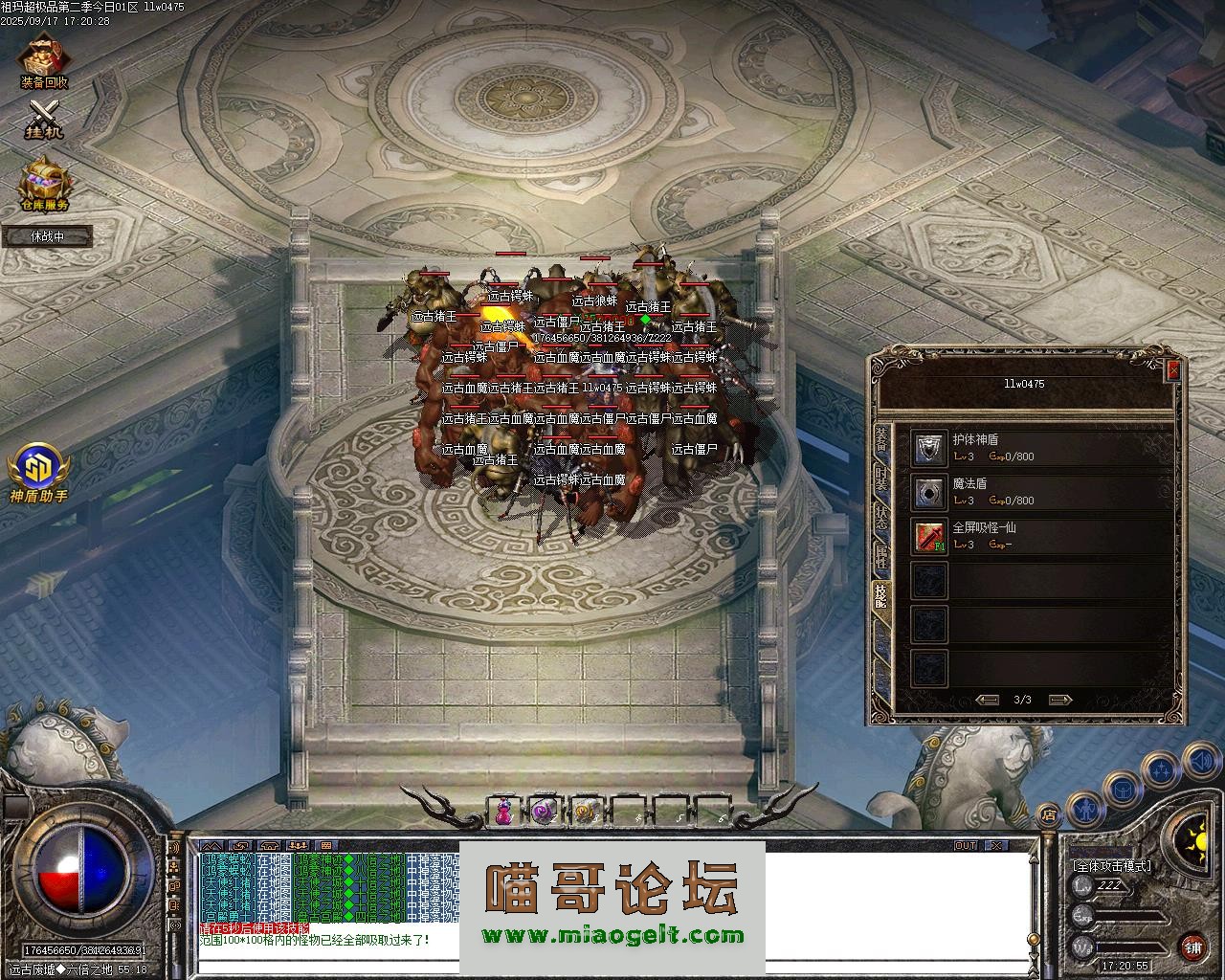The height and width of the screenshot is (980, 1225).
Task: Use the red potion in the hotbar
Action: (502, 813)
